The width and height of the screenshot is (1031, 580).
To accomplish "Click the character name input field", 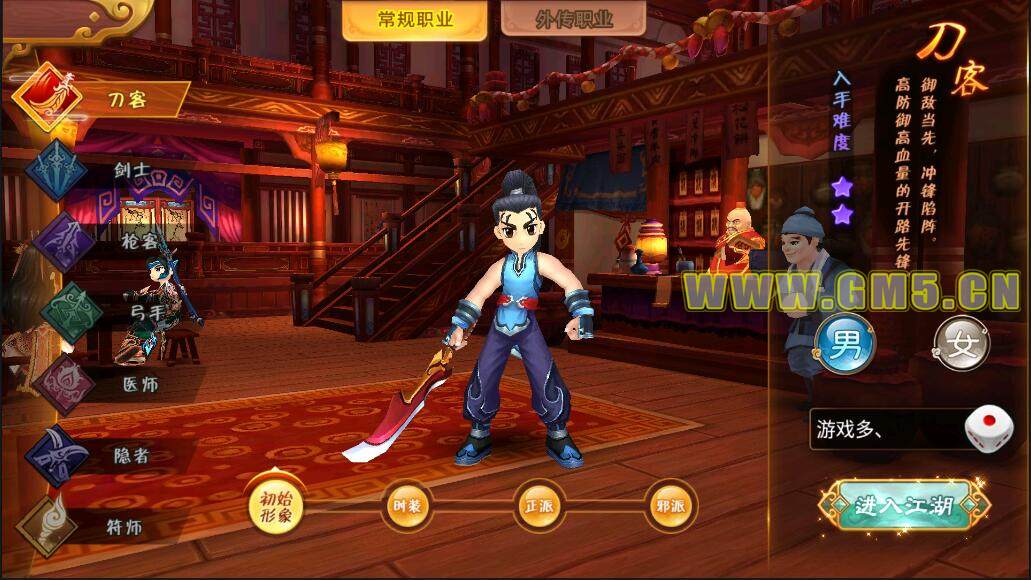I will point(885,430).
